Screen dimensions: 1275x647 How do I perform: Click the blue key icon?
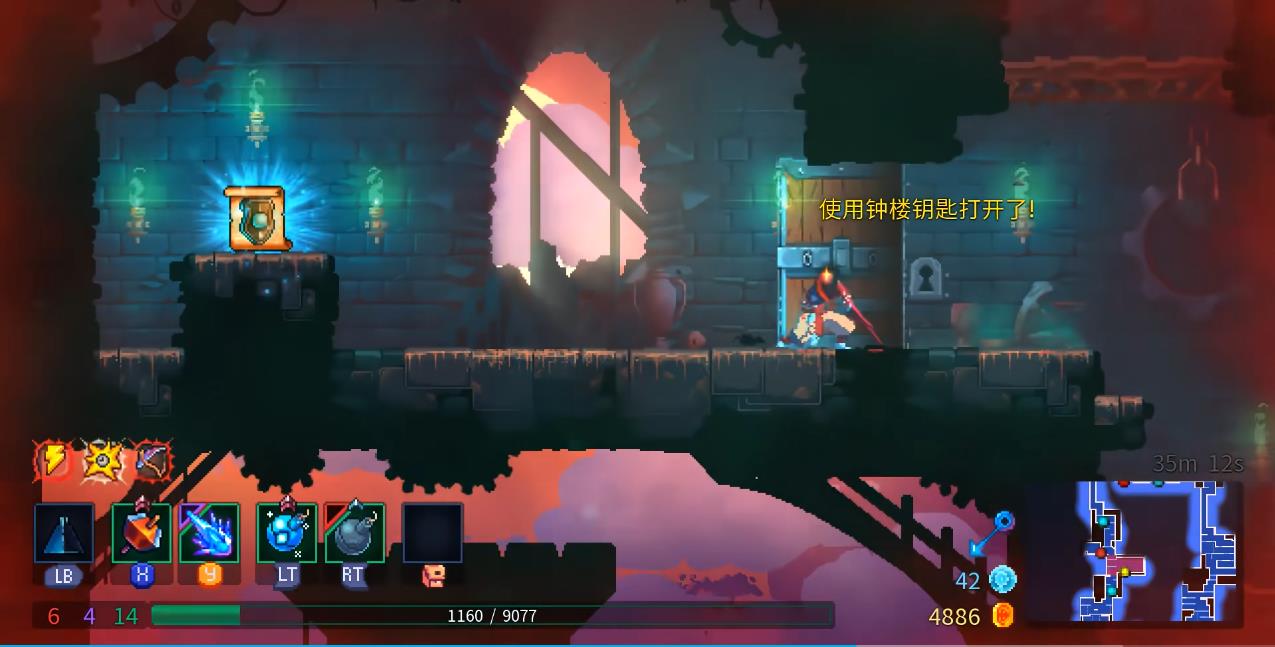tap(992, 534)
